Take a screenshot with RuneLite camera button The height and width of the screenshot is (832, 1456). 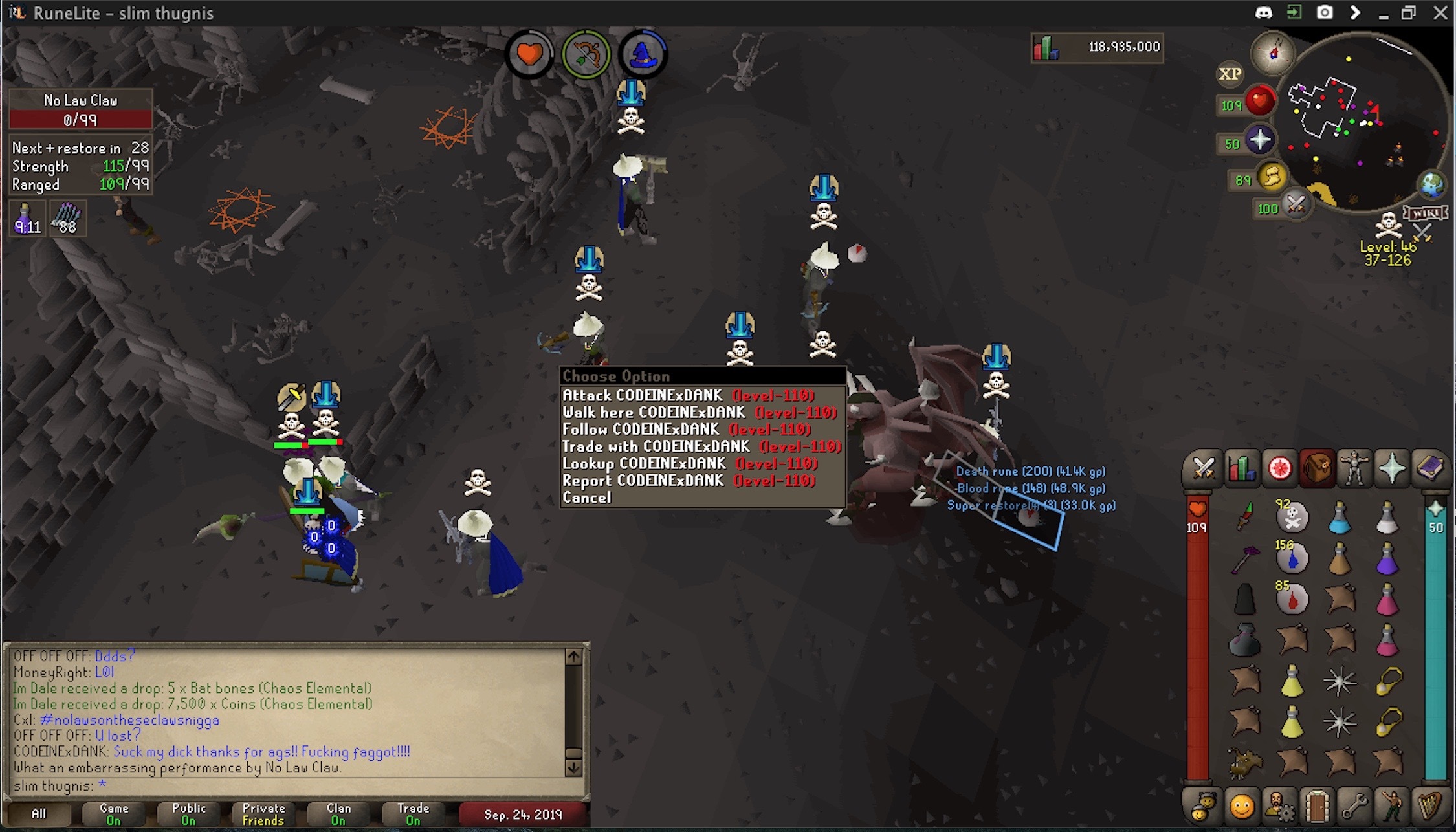[x=1325, y=13]
